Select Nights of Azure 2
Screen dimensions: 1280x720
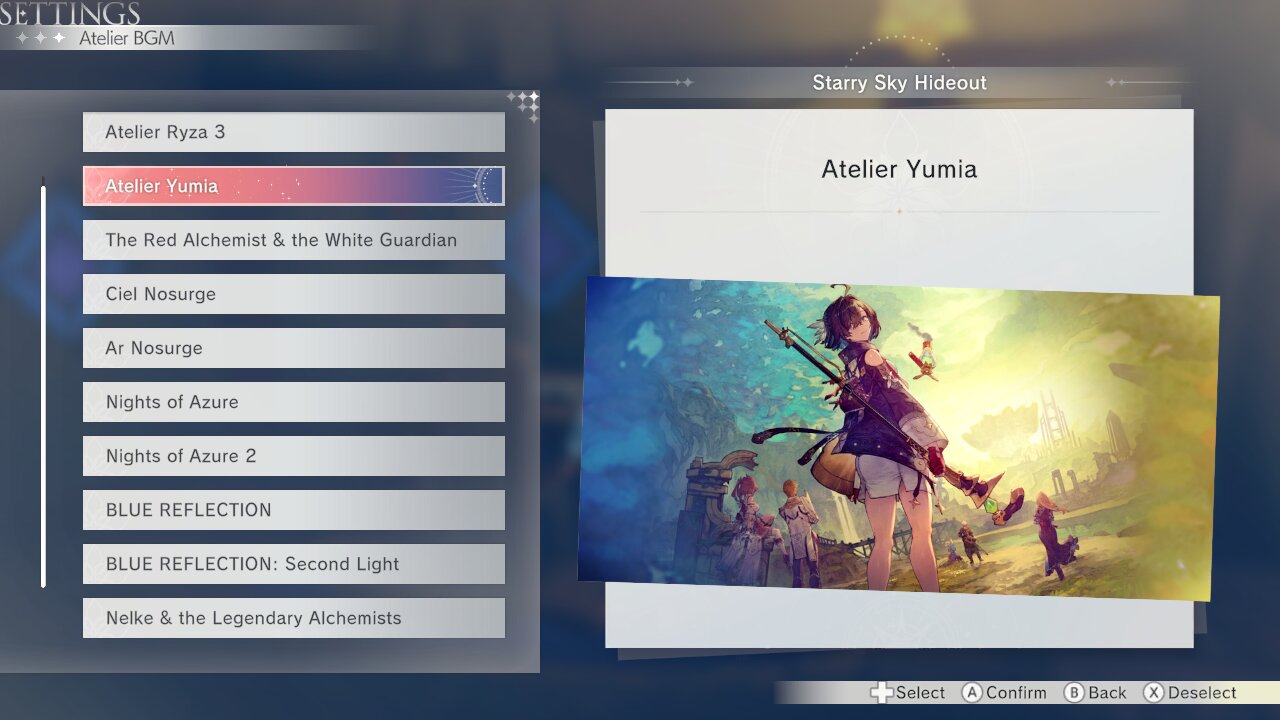point(293,456)
